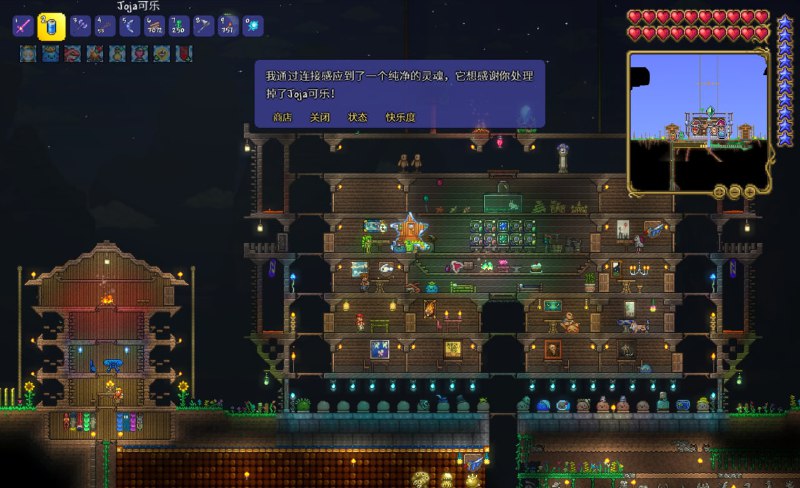The width and height of the screenshot is (800, 488).
Task: Reset minimap zoom with the leftmost round button
Action: (x=719, y=191)
